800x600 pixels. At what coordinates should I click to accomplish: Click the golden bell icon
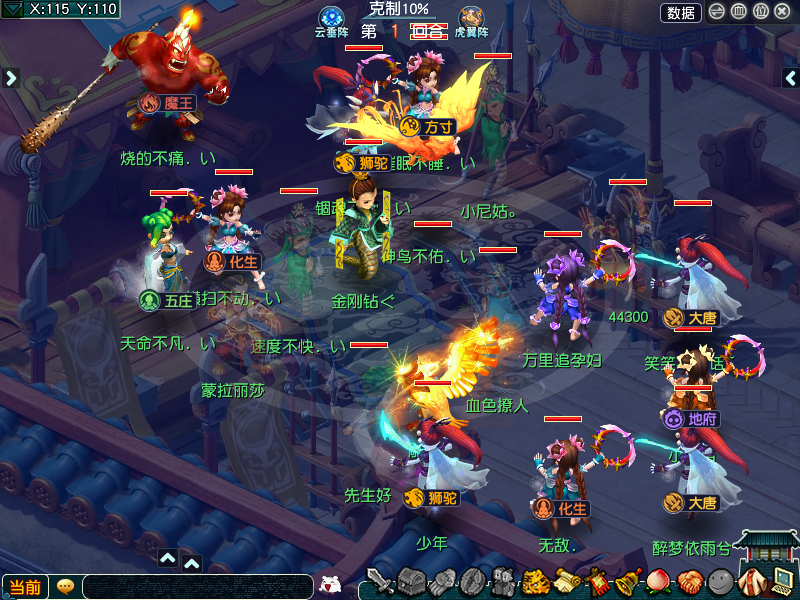coord(628,581)
